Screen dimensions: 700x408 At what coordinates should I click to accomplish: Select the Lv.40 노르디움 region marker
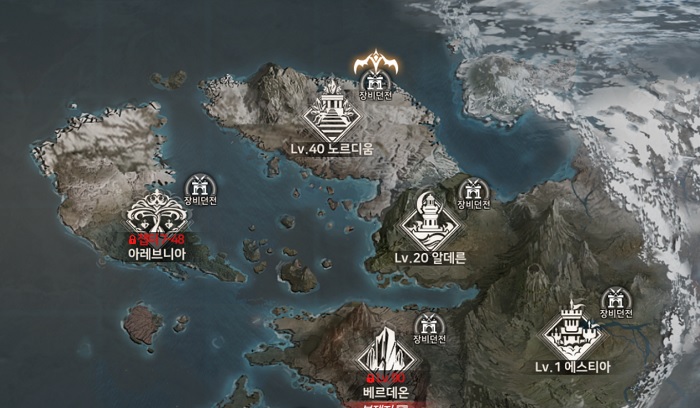(331, 114)
